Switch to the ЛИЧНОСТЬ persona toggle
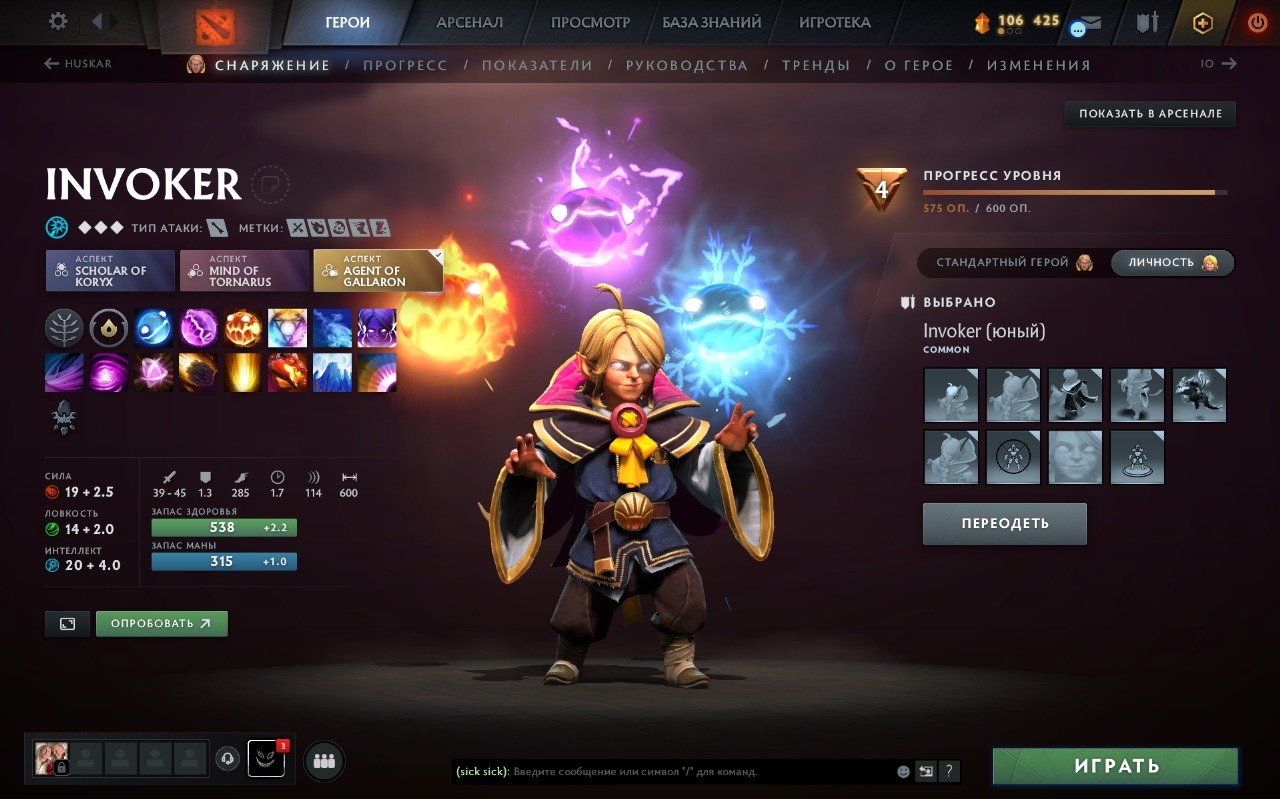The image size is (1280, 799). 1160,263
